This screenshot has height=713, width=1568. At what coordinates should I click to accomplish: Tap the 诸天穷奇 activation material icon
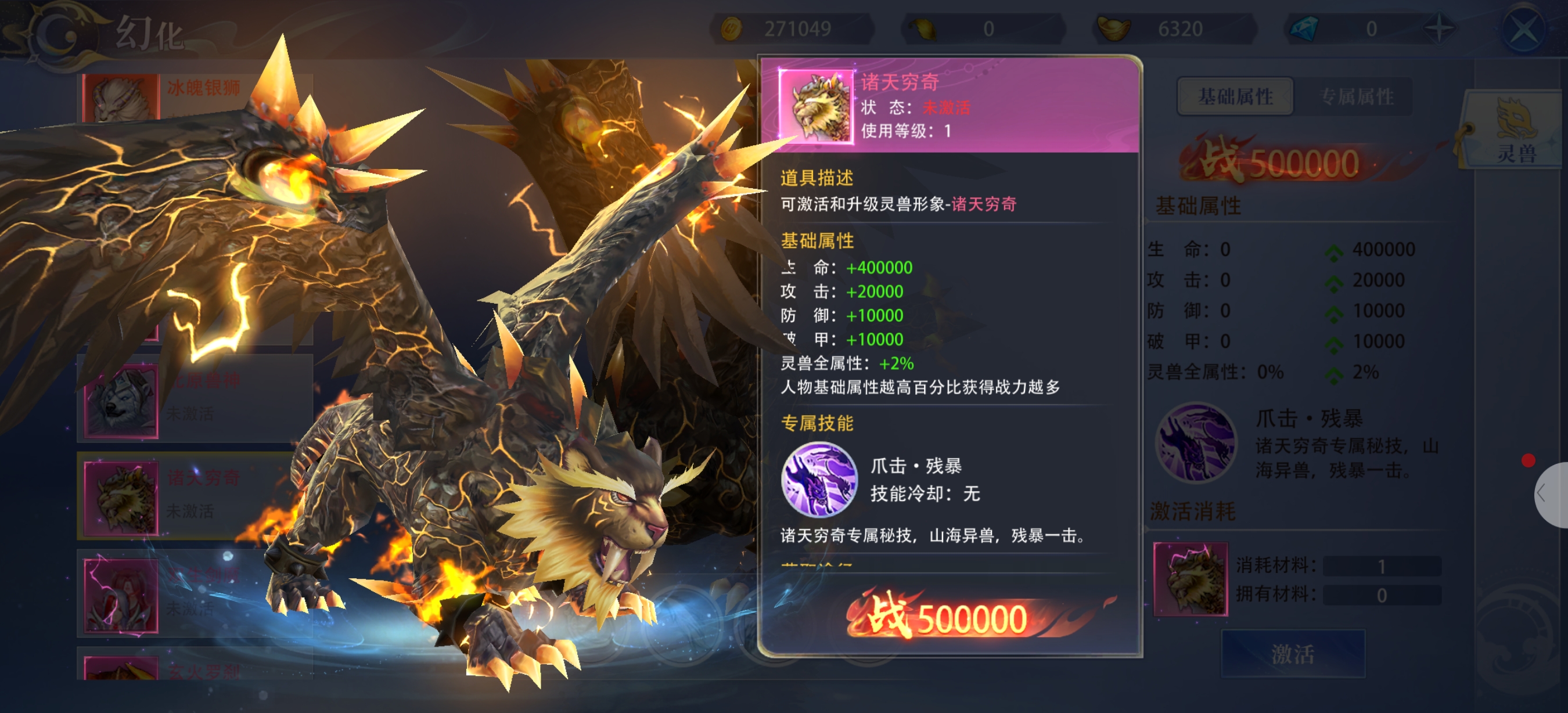[x=1190, y=578]
